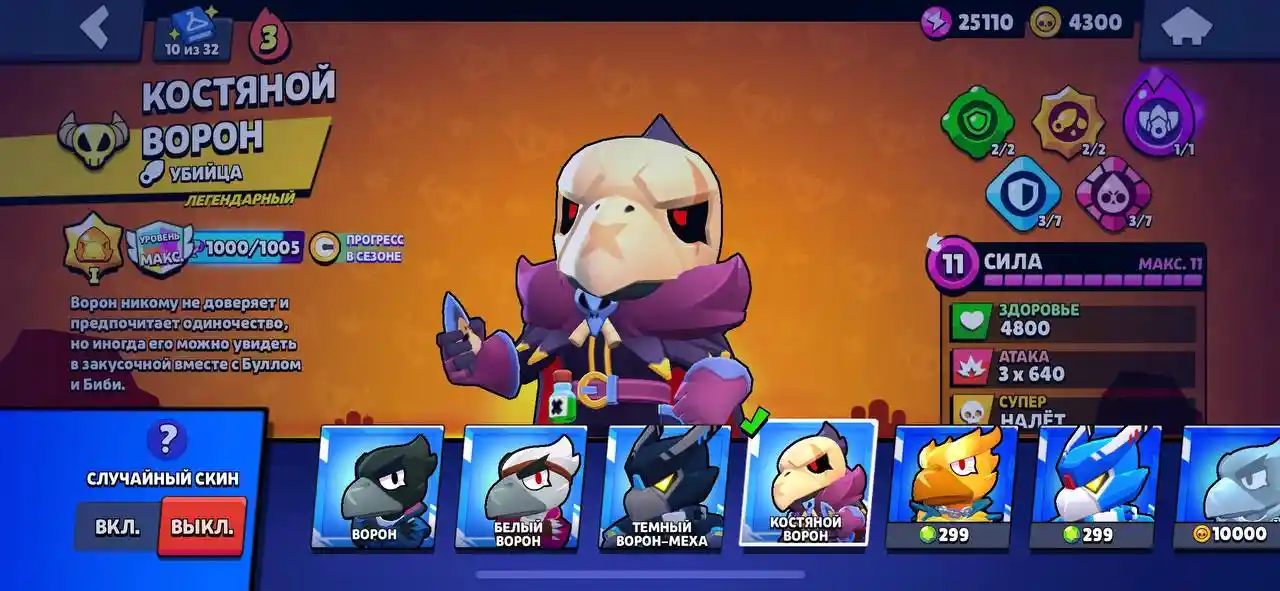The height and width of the screenshot is (591, 1280).
Task: Open the random skin question mark info
Action: (x=166, y=439)
